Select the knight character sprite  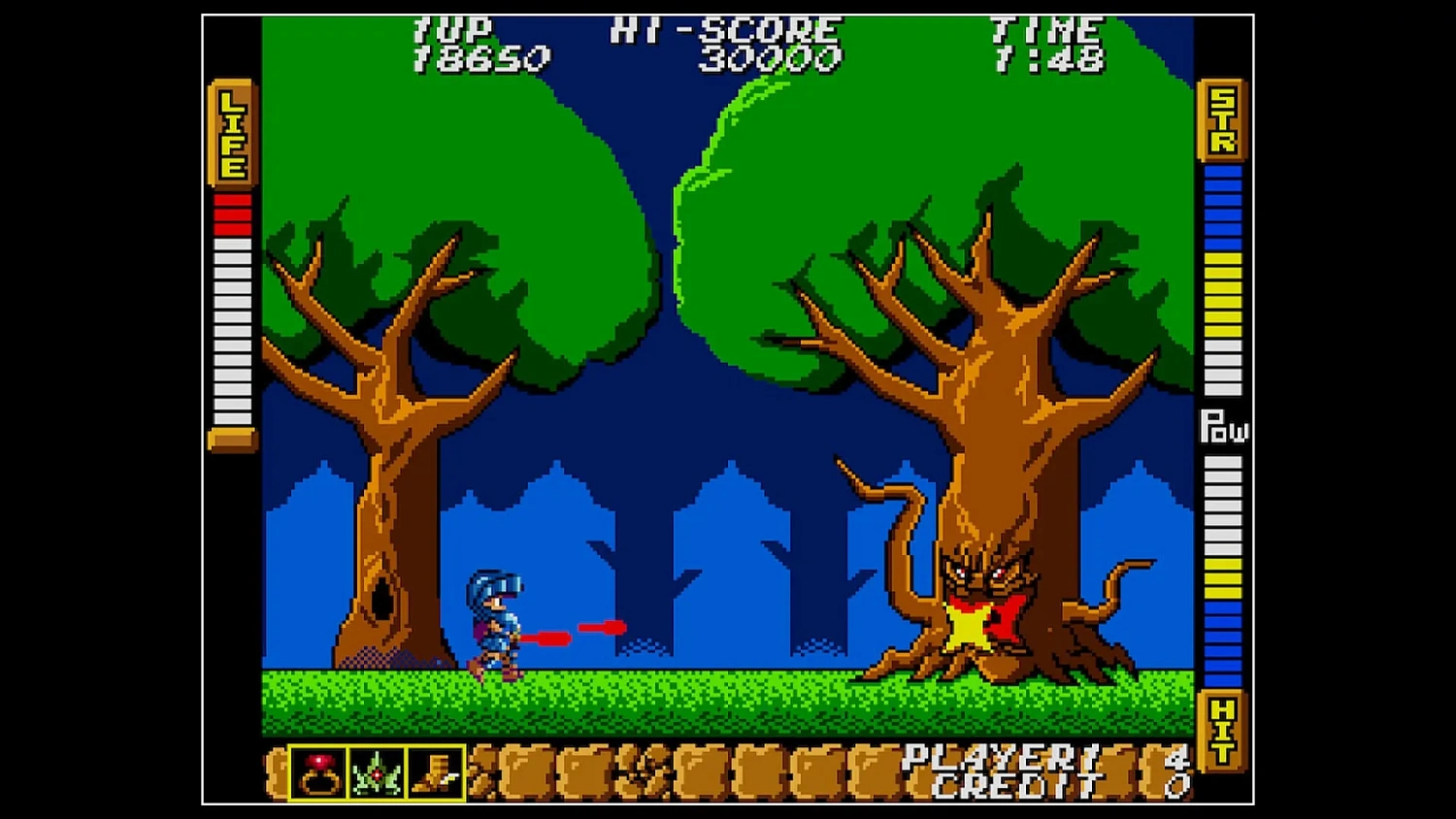[x=497, y=621]
